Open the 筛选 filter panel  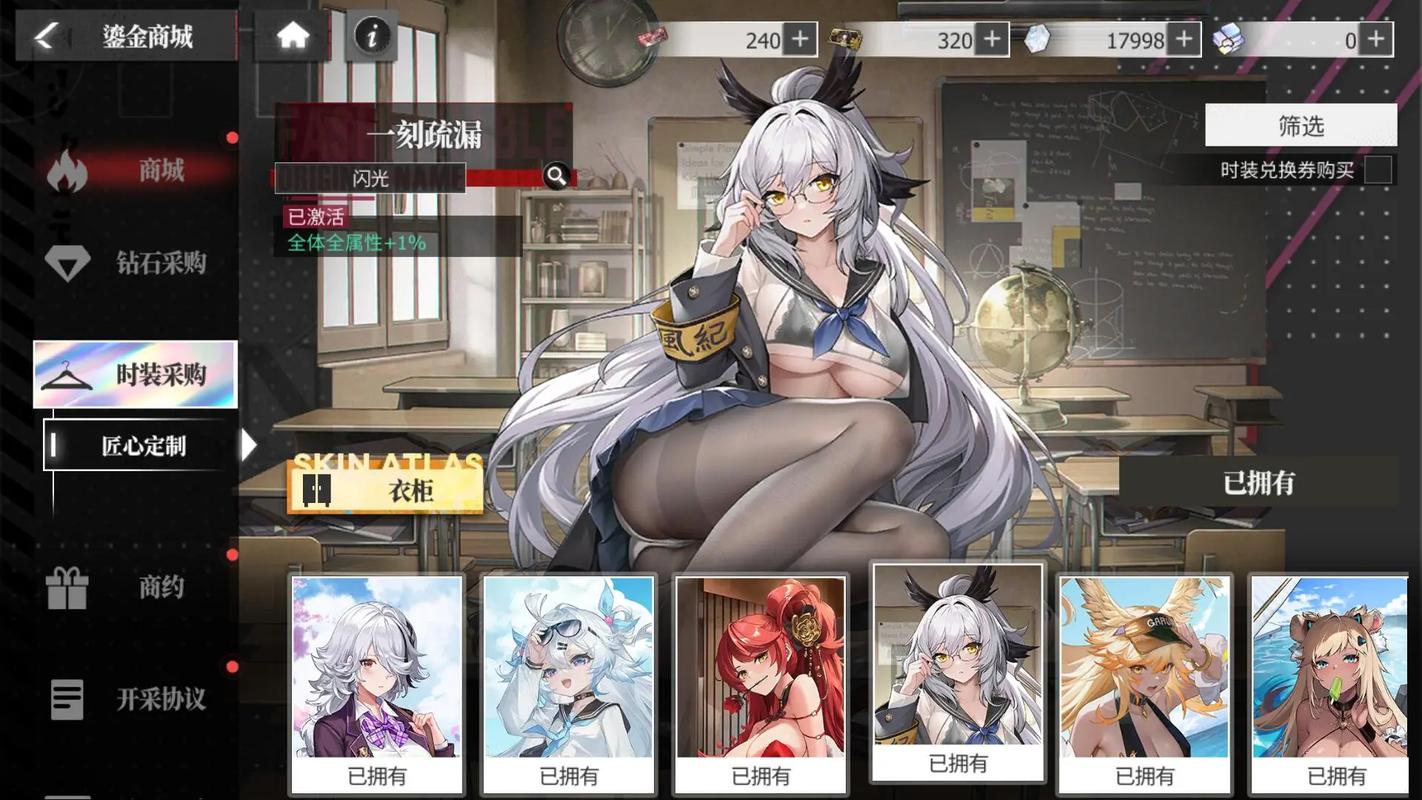(x=1301, y=125)
